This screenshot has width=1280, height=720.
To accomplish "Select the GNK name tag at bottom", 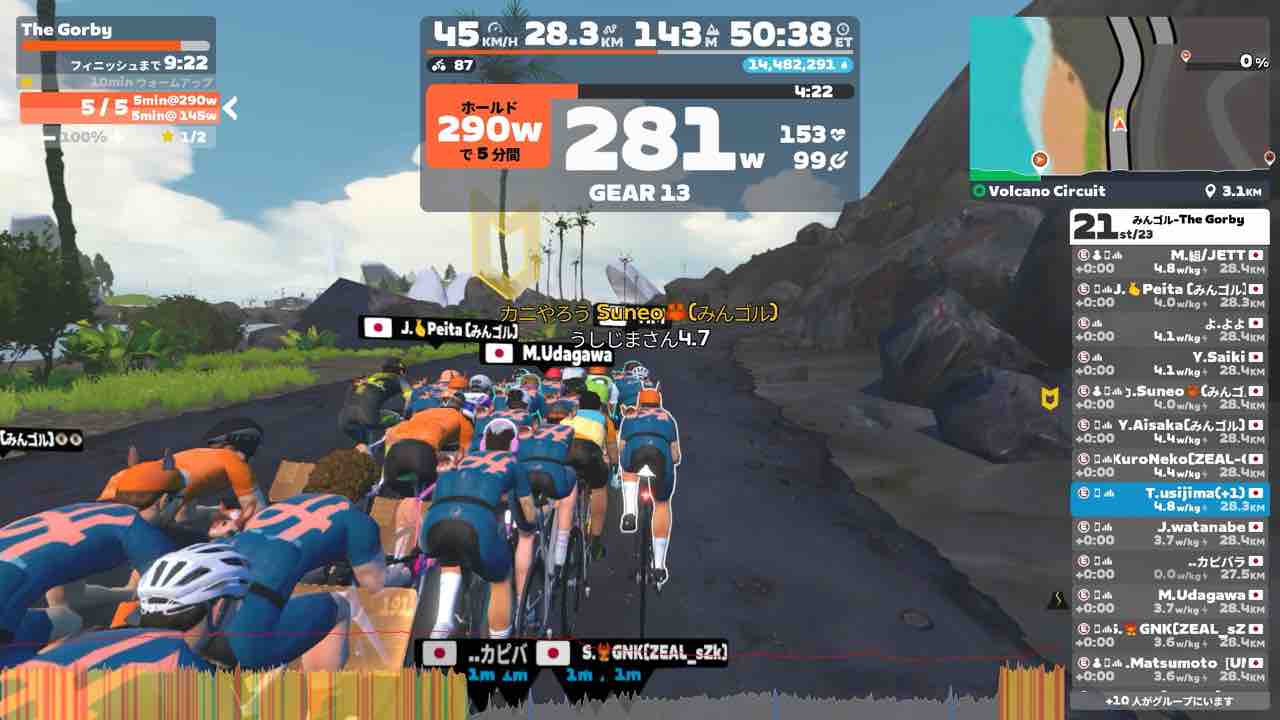I will 631,654.
